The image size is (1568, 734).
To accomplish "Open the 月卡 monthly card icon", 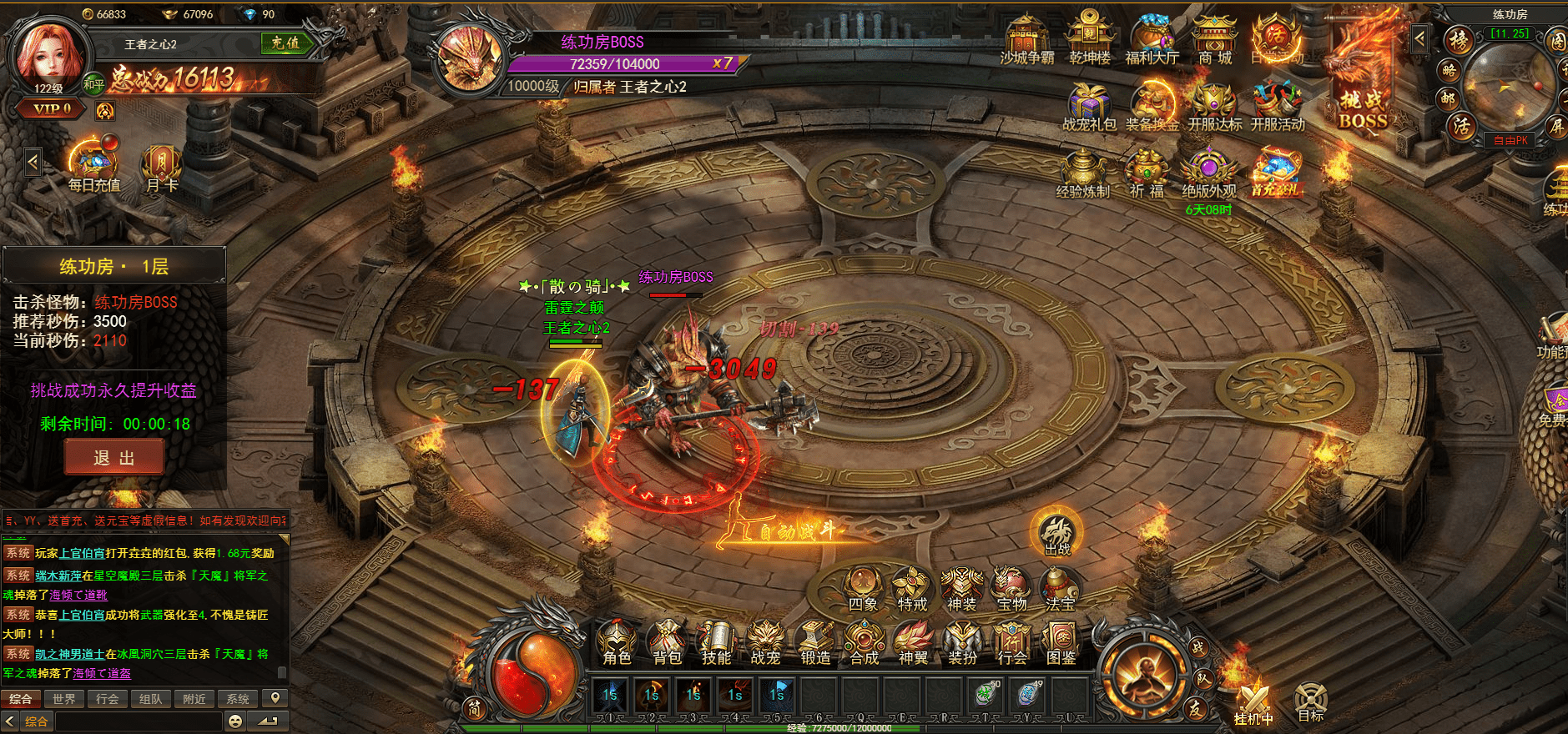I will tap(162, 168).
